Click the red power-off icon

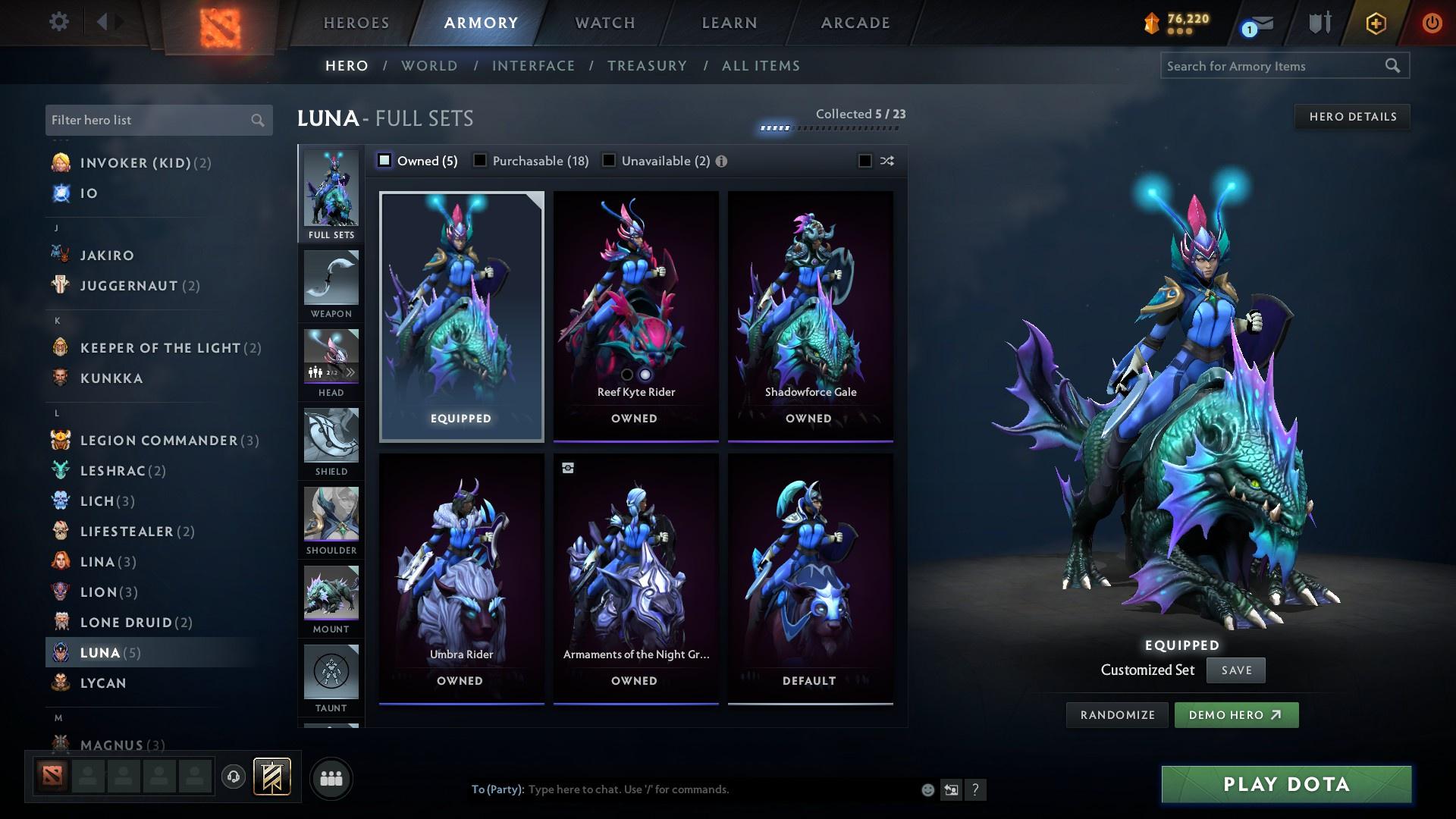tap(1432, 23)
